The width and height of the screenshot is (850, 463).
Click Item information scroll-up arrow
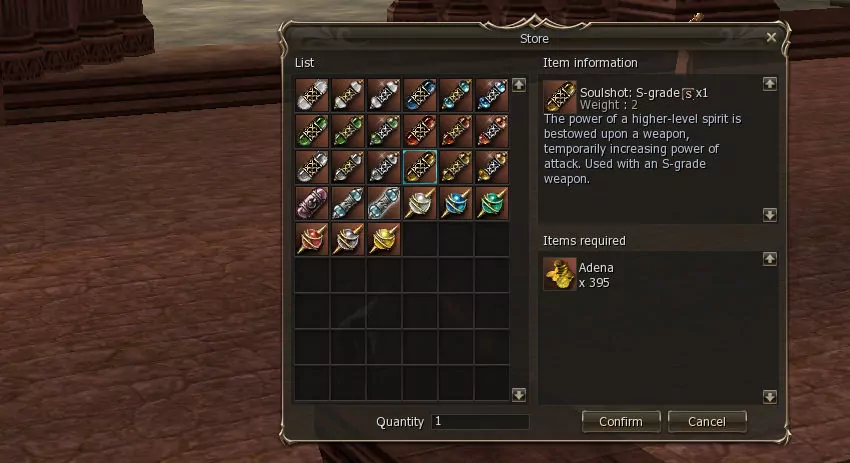(769, 85)
